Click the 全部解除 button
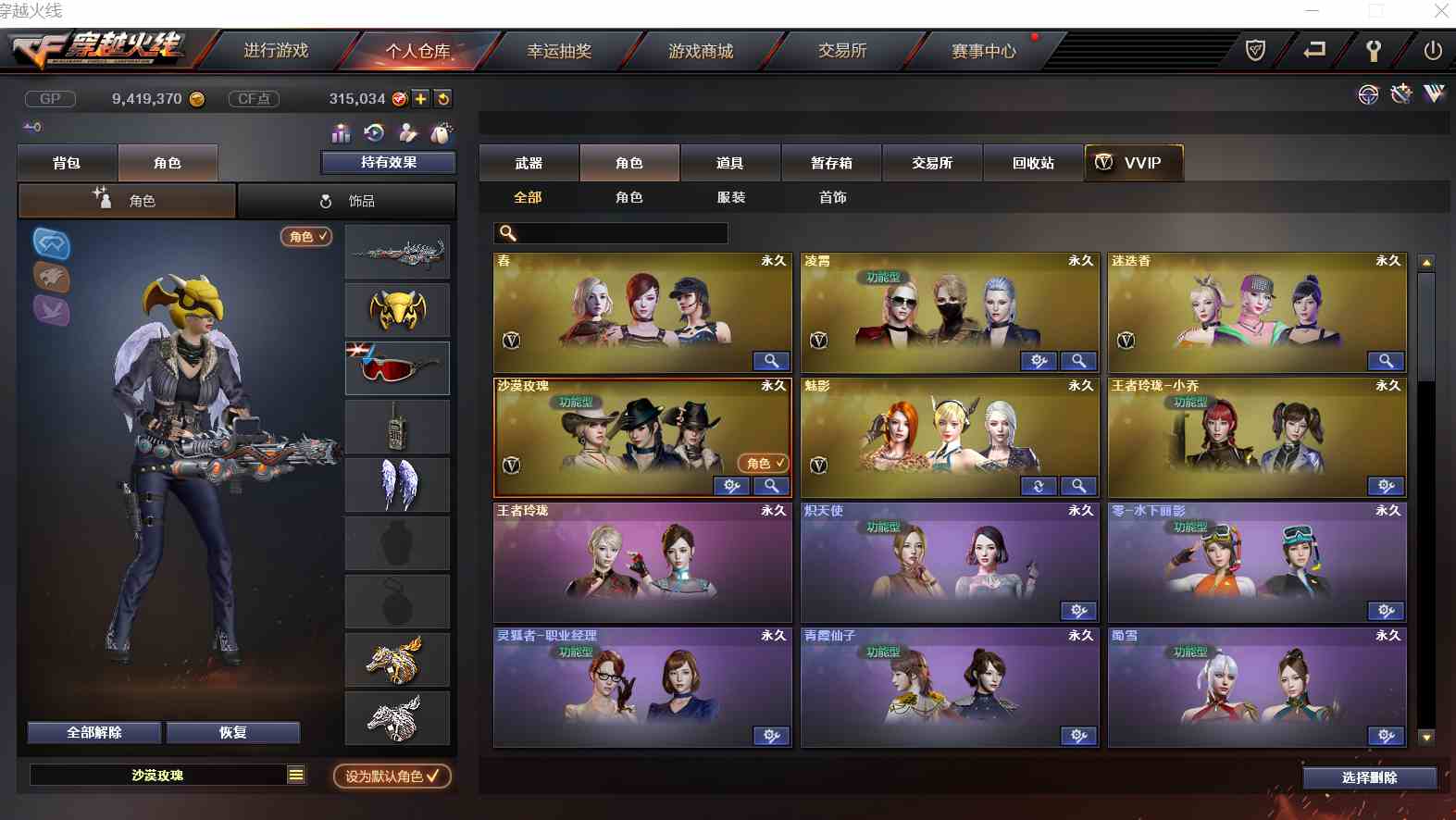The image size is (1456, 820). point(93,732)
